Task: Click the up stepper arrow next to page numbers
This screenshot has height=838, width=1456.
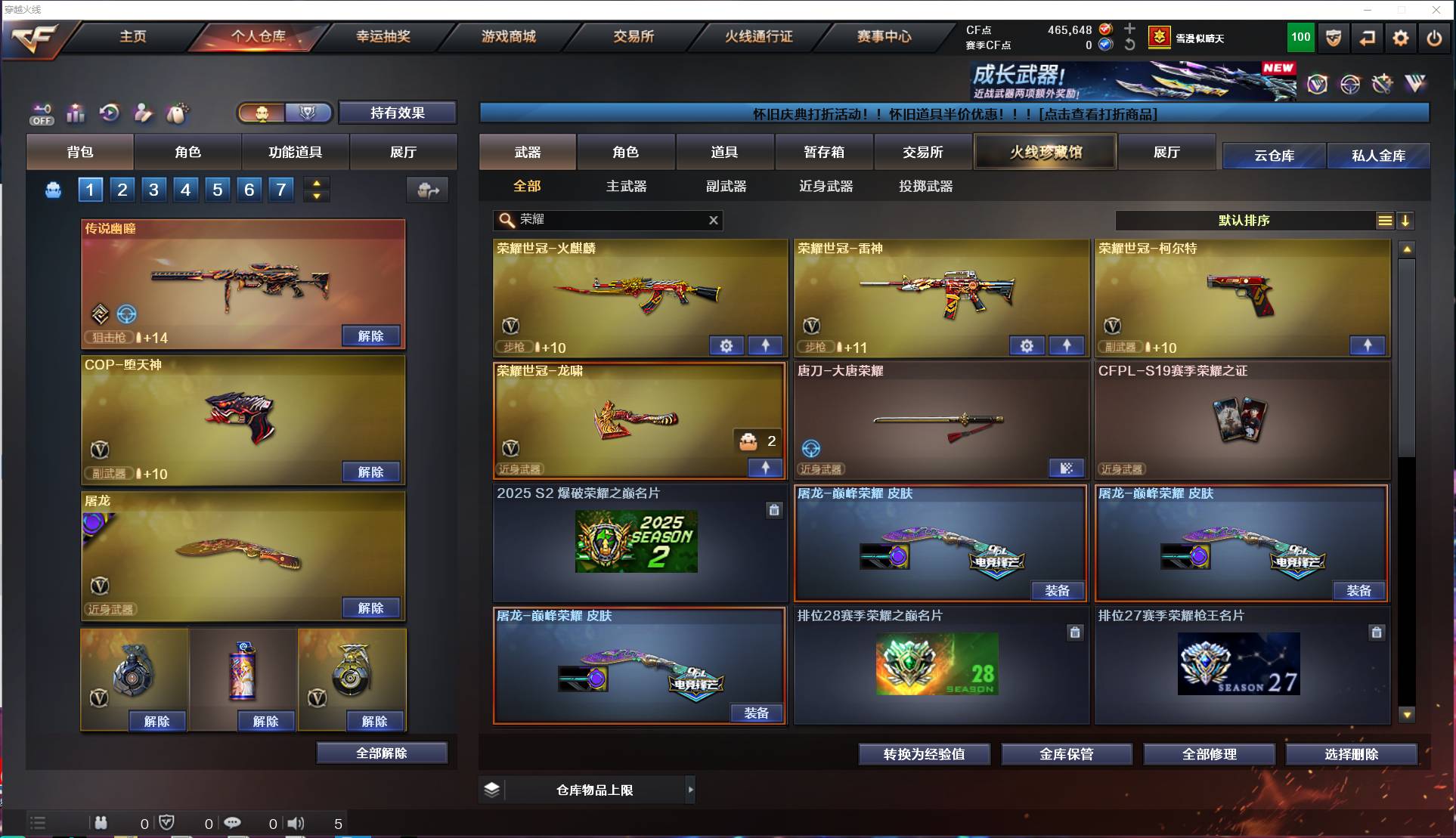Action: 317,182
